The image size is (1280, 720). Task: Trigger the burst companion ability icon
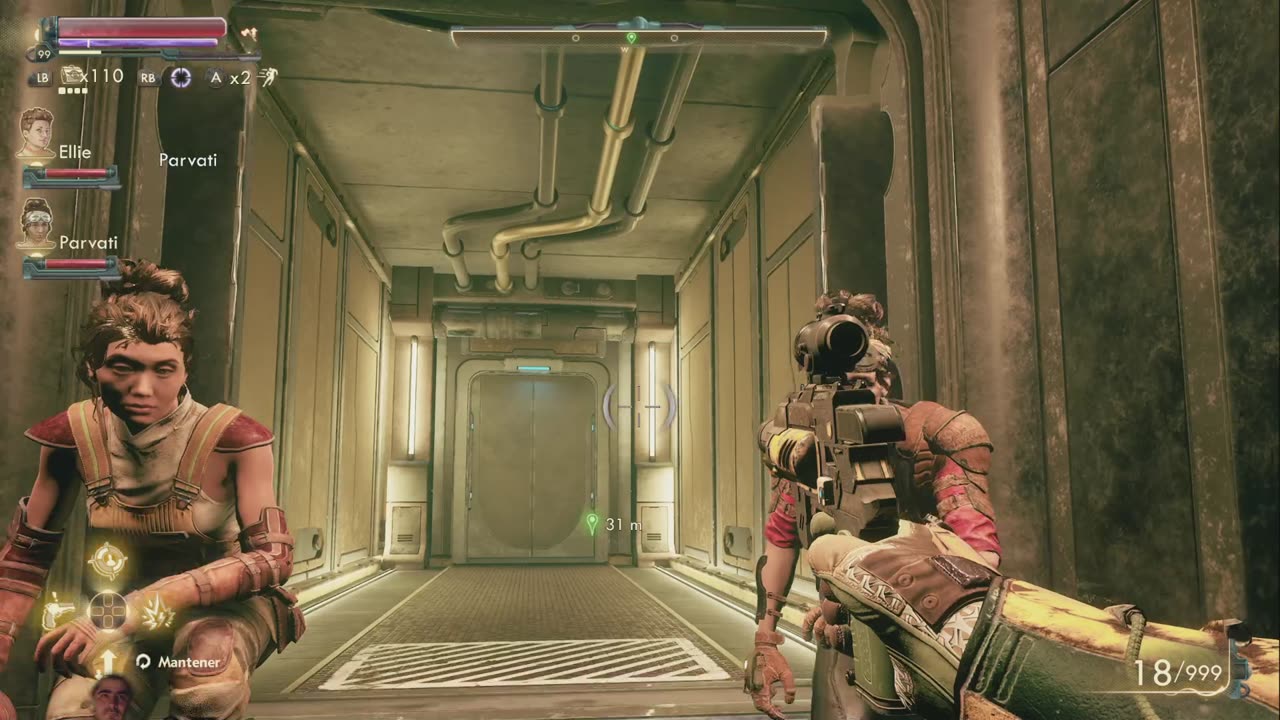click(157, 611)
